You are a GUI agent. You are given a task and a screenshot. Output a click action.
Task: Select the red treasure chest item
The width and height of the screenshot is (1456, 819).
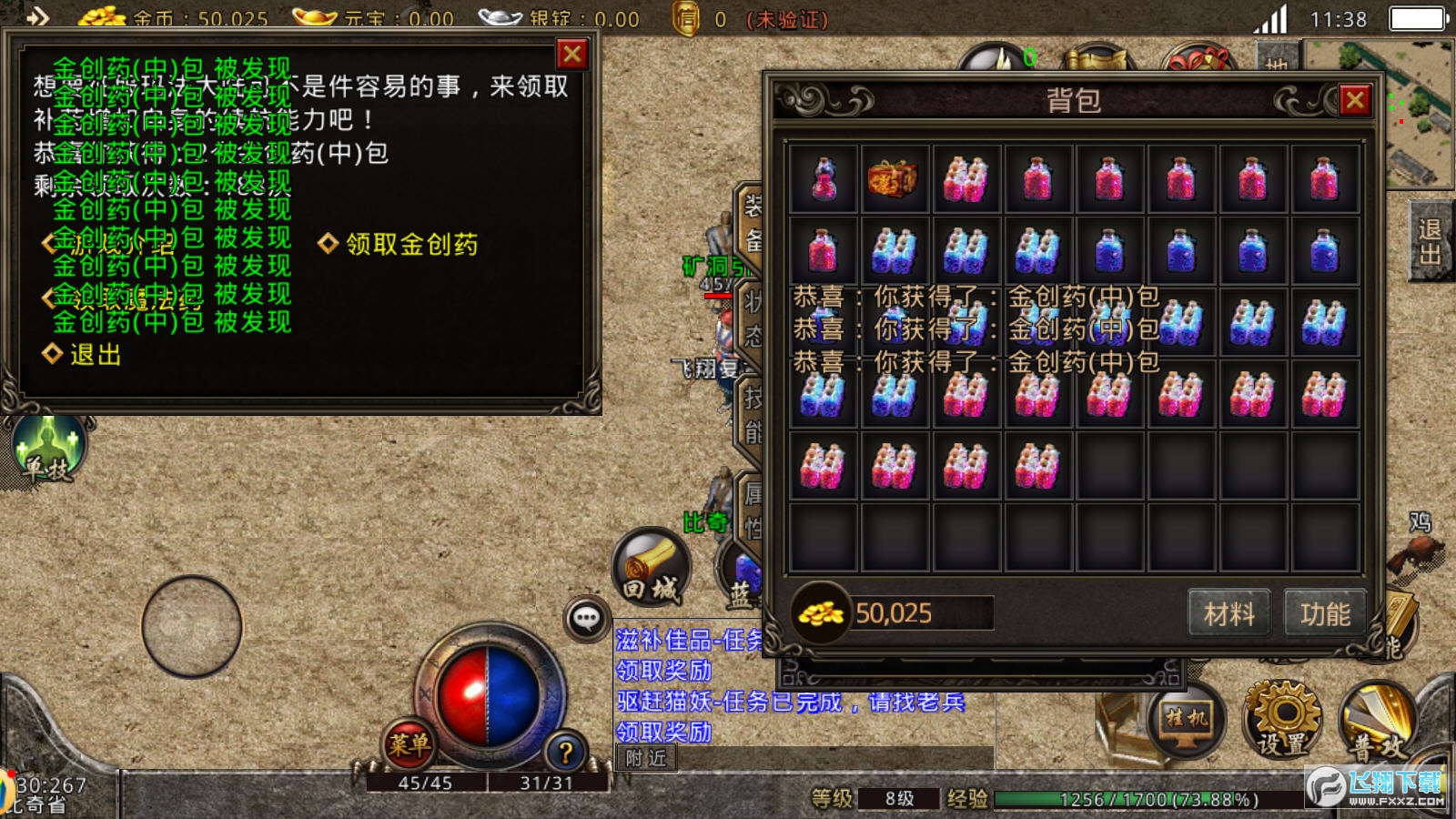[894, 178]
